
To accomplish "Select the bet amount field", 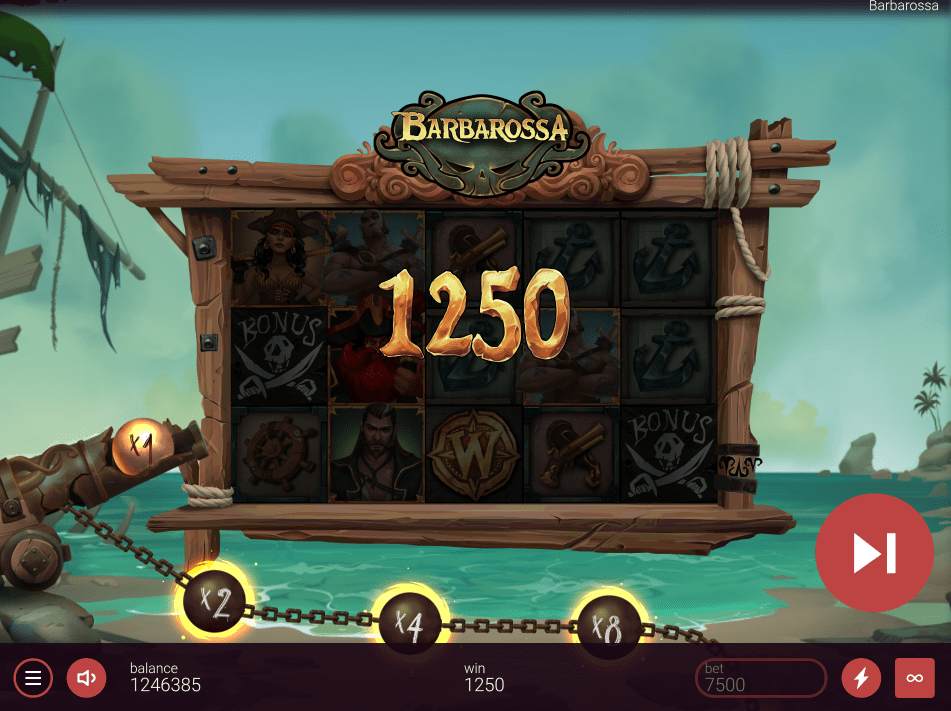I will (760, 678).
